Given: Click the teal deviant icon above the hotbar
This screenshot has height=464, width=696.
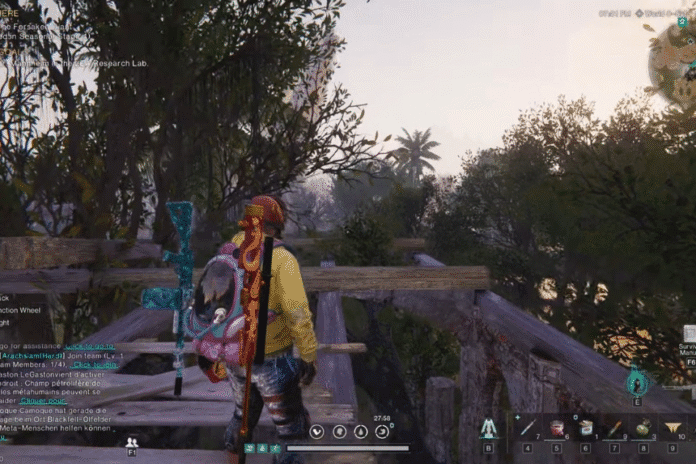Looking at the screenshot, I should [636, 382].
